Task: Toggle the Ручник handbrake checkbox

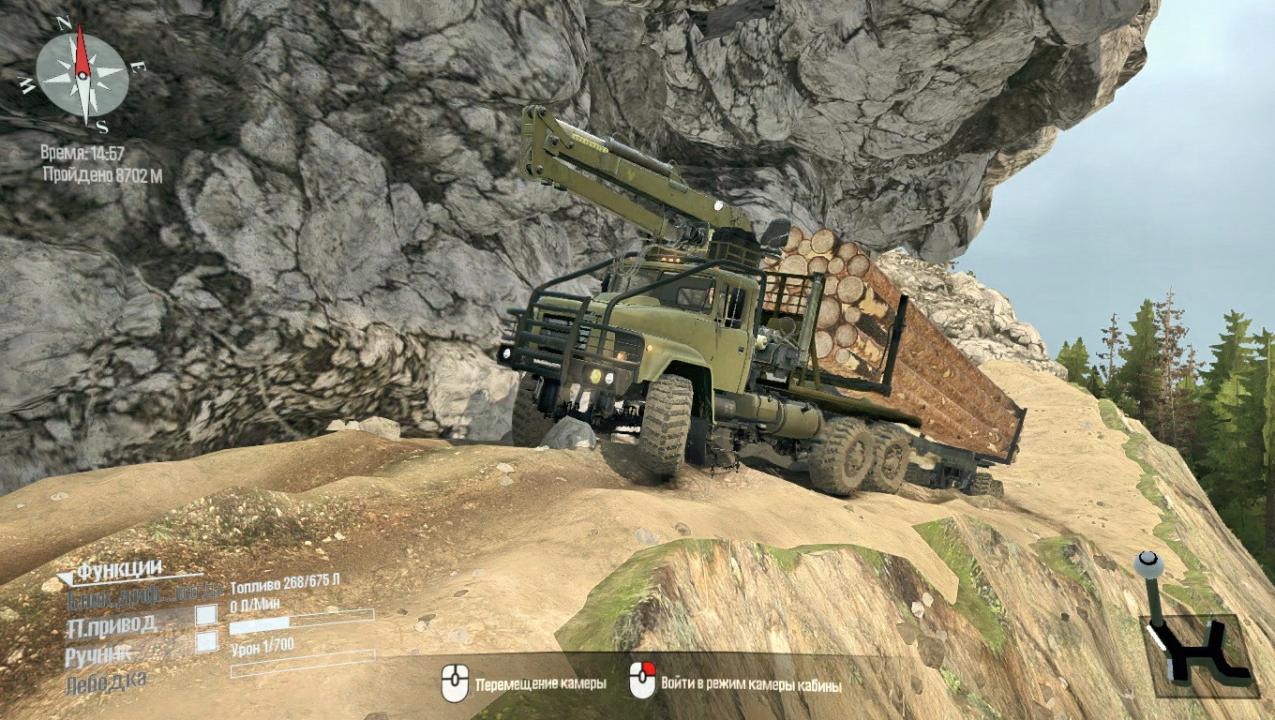Action: [206, 642]
